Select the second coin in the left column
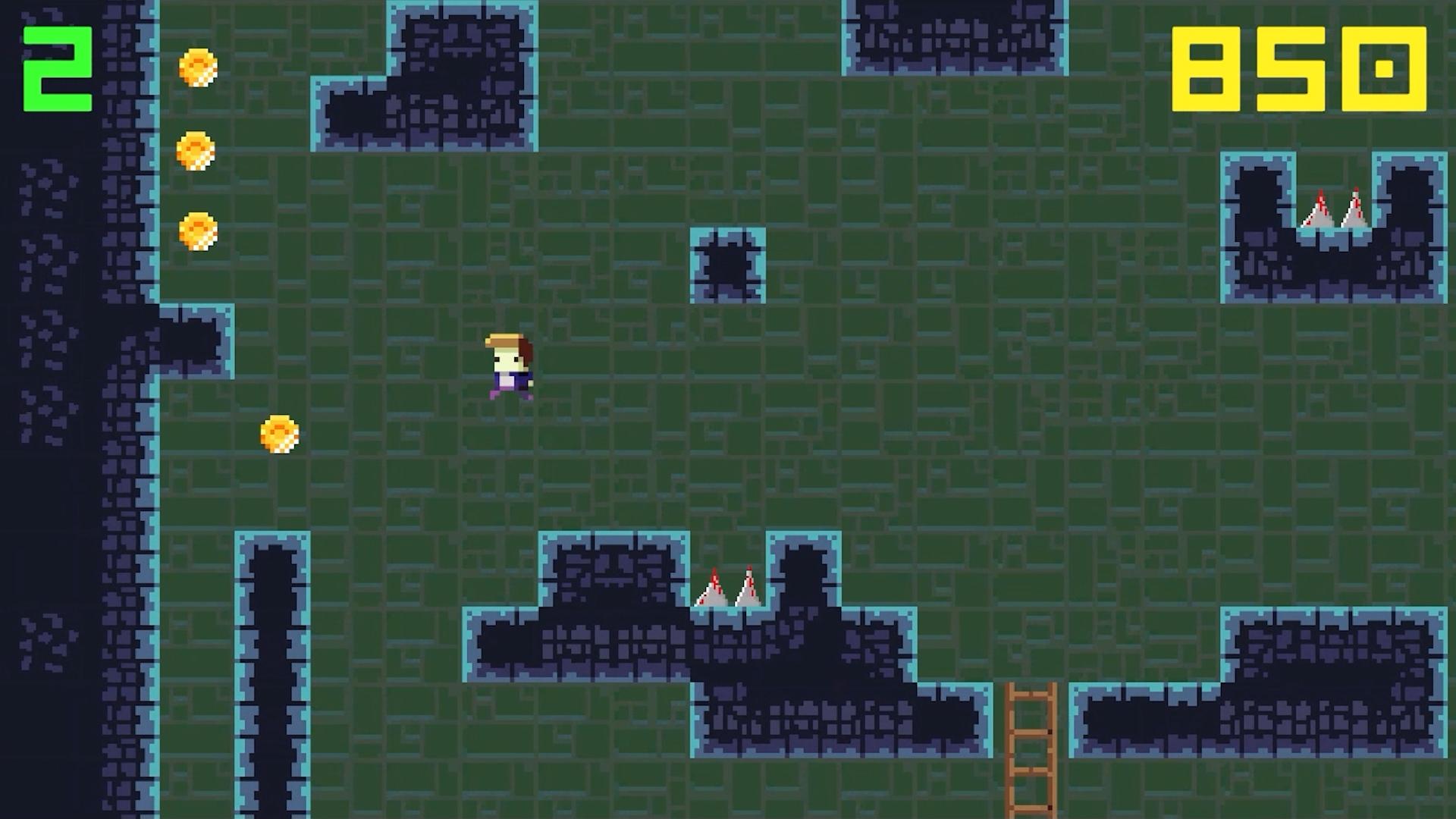The width and height of the screenshot is (1456, 819). pyautogui.click(x=195, y=150)
